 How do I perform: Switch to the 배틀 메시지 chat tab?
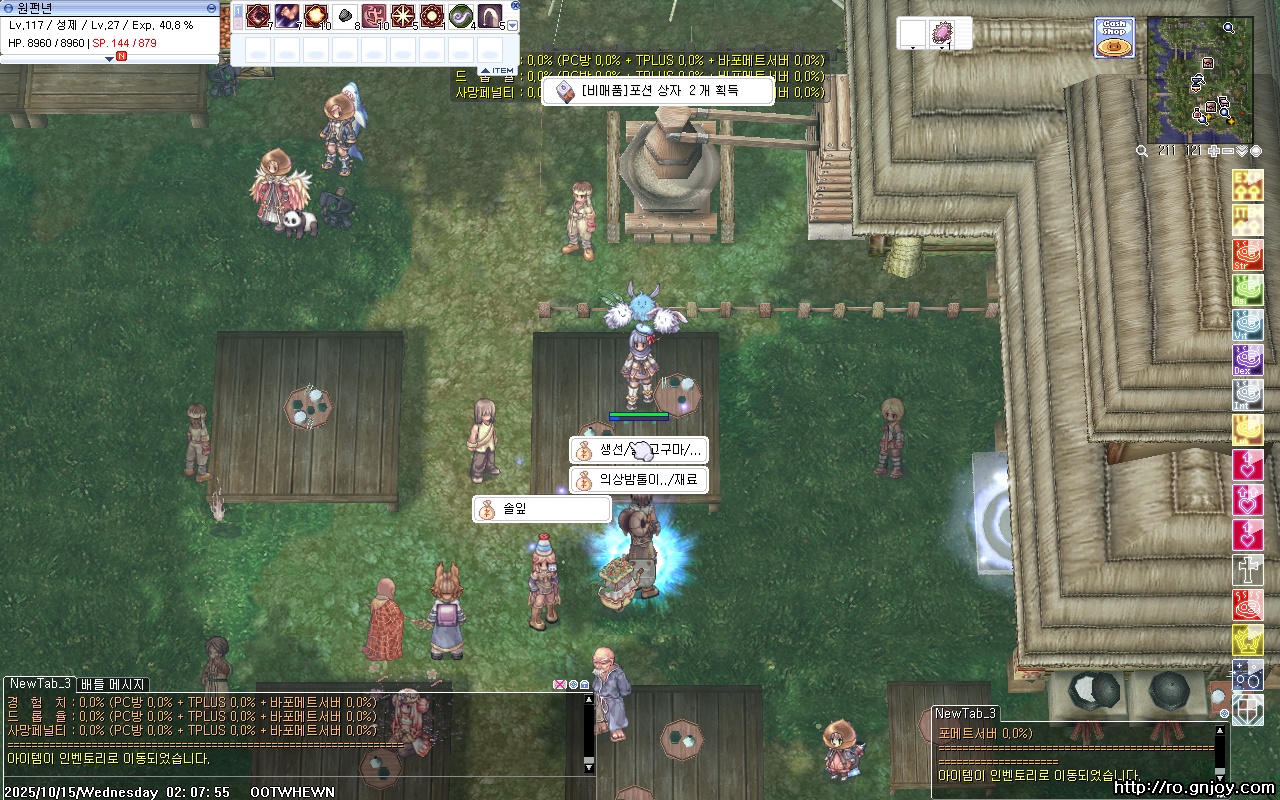[x=114, y=685]
